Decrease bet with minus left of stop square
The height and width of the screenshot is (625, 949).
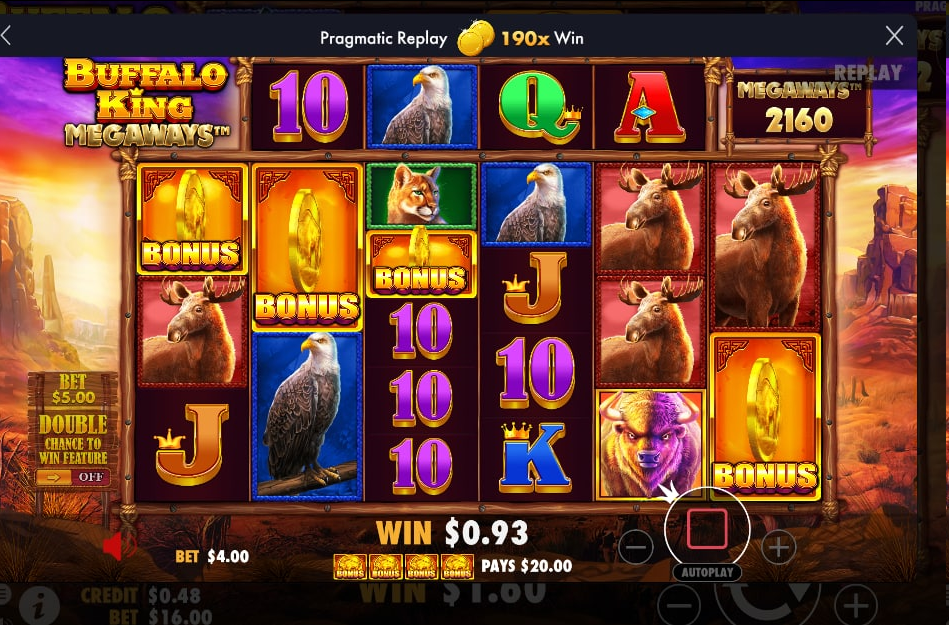coord(636,547)
